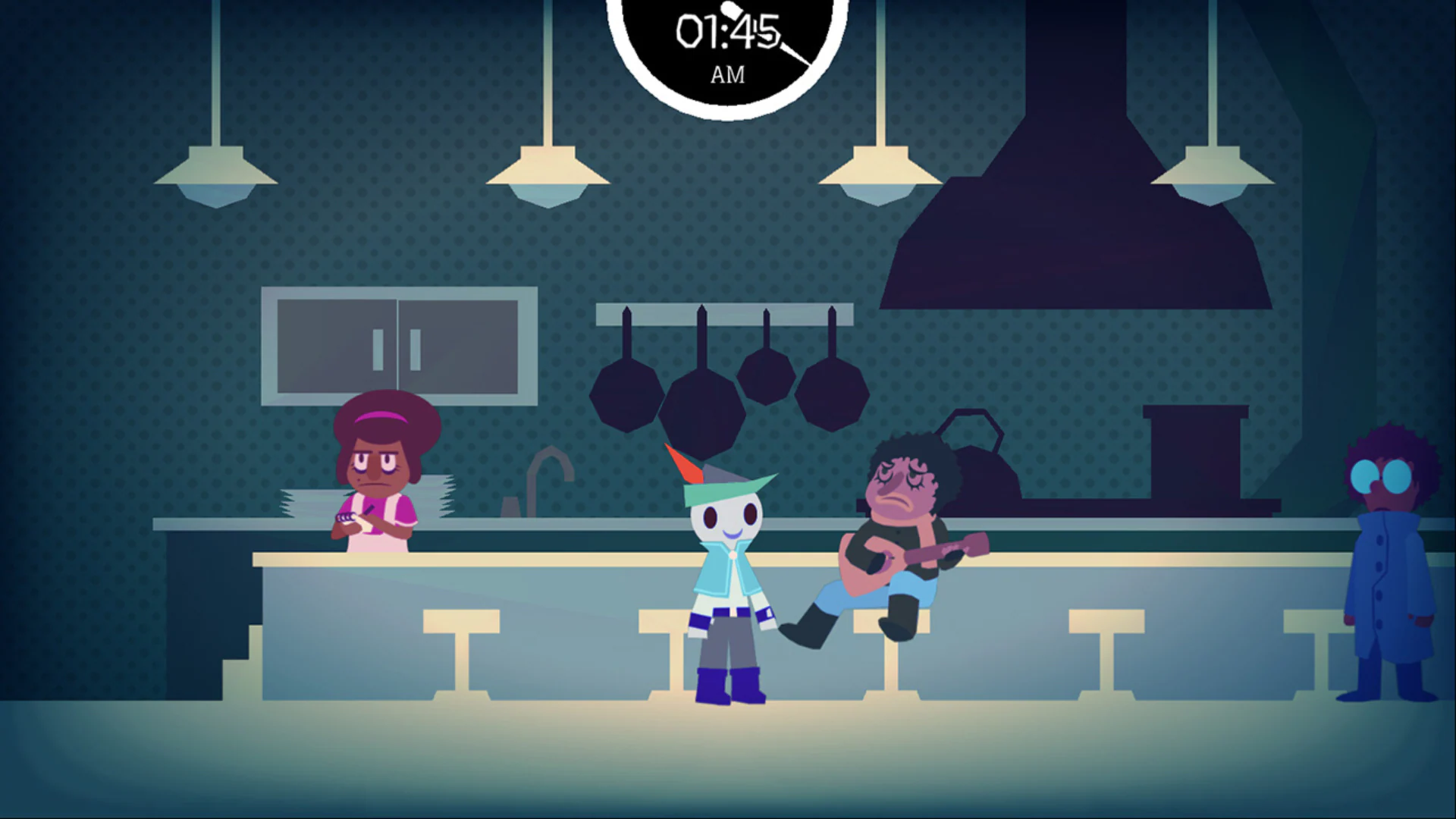Screen dimensions: 1456x819
Task: Click the AM label under the clock time
Action: (726, 74)
